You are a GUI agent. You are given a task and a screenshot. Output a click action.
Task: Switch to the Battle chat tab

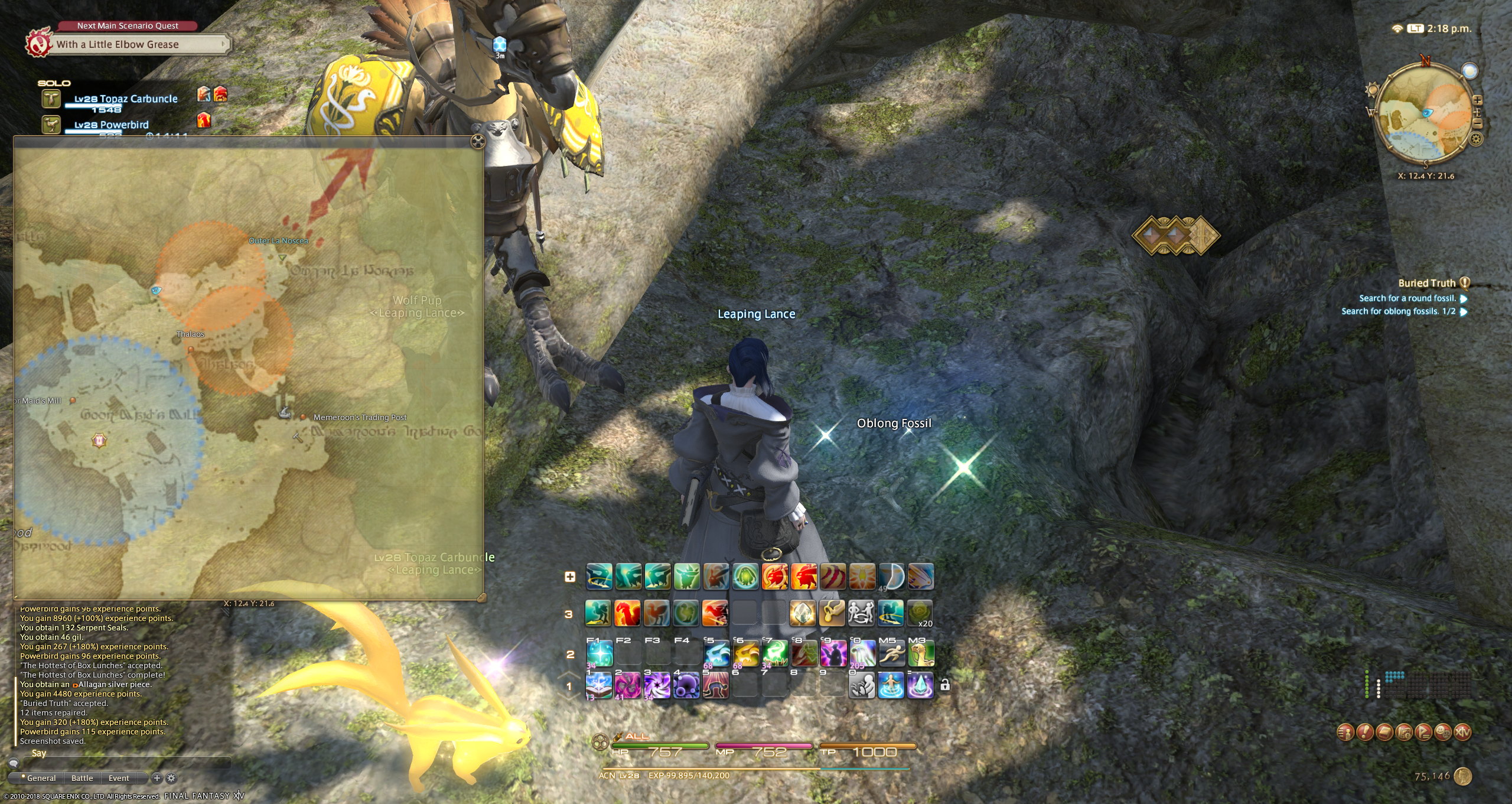tap(82, 778)
